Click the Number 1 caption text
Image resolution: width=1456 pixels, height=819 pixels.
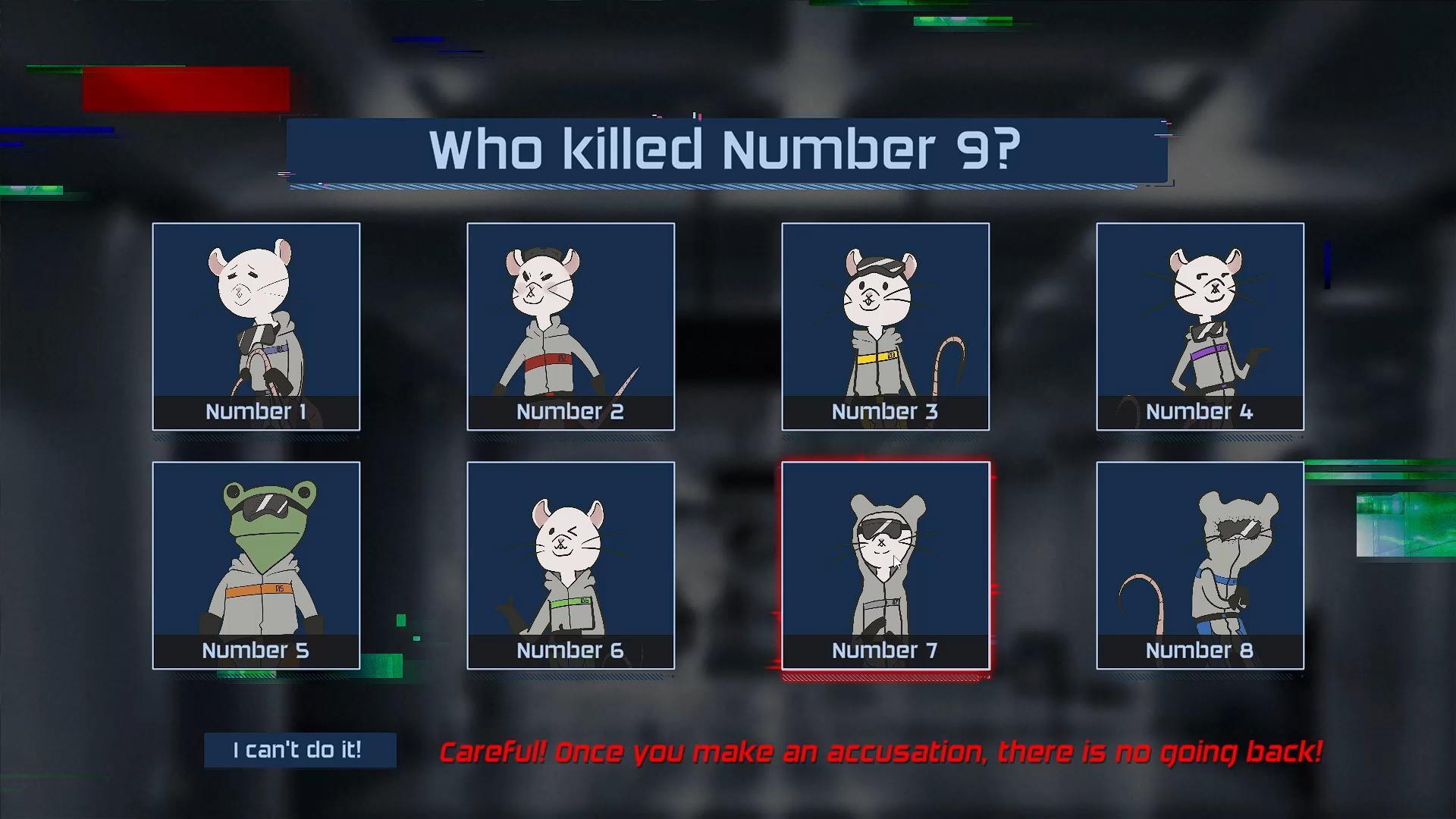[x=256, y=412]
